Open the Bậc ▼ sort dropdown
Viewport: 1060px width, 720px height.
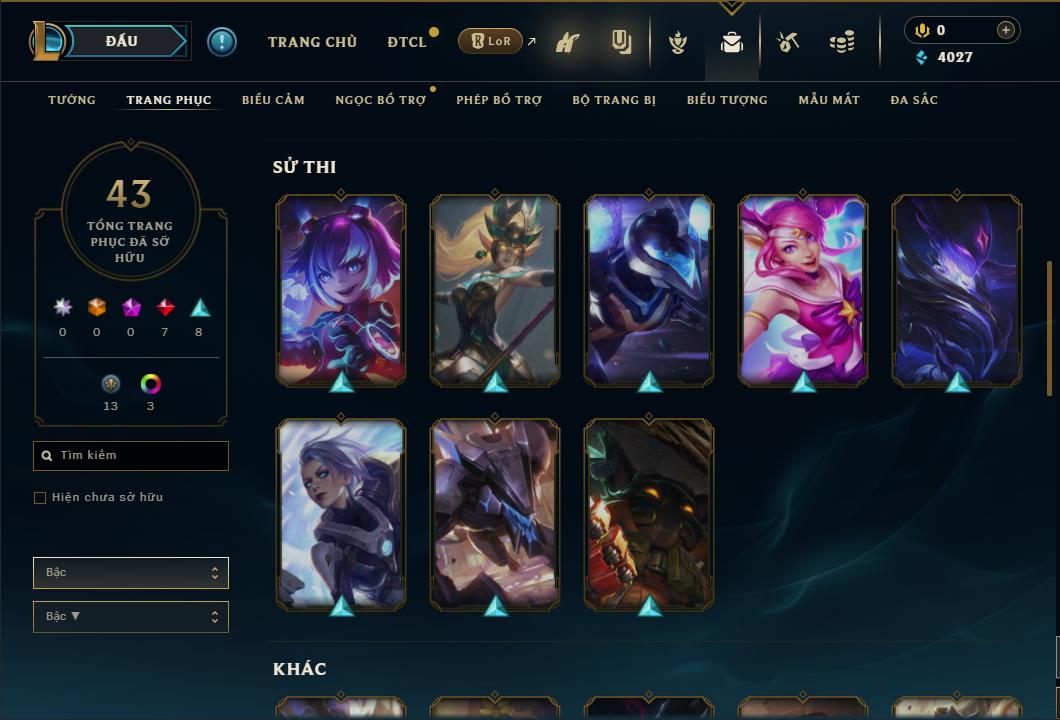coord(131,617)
